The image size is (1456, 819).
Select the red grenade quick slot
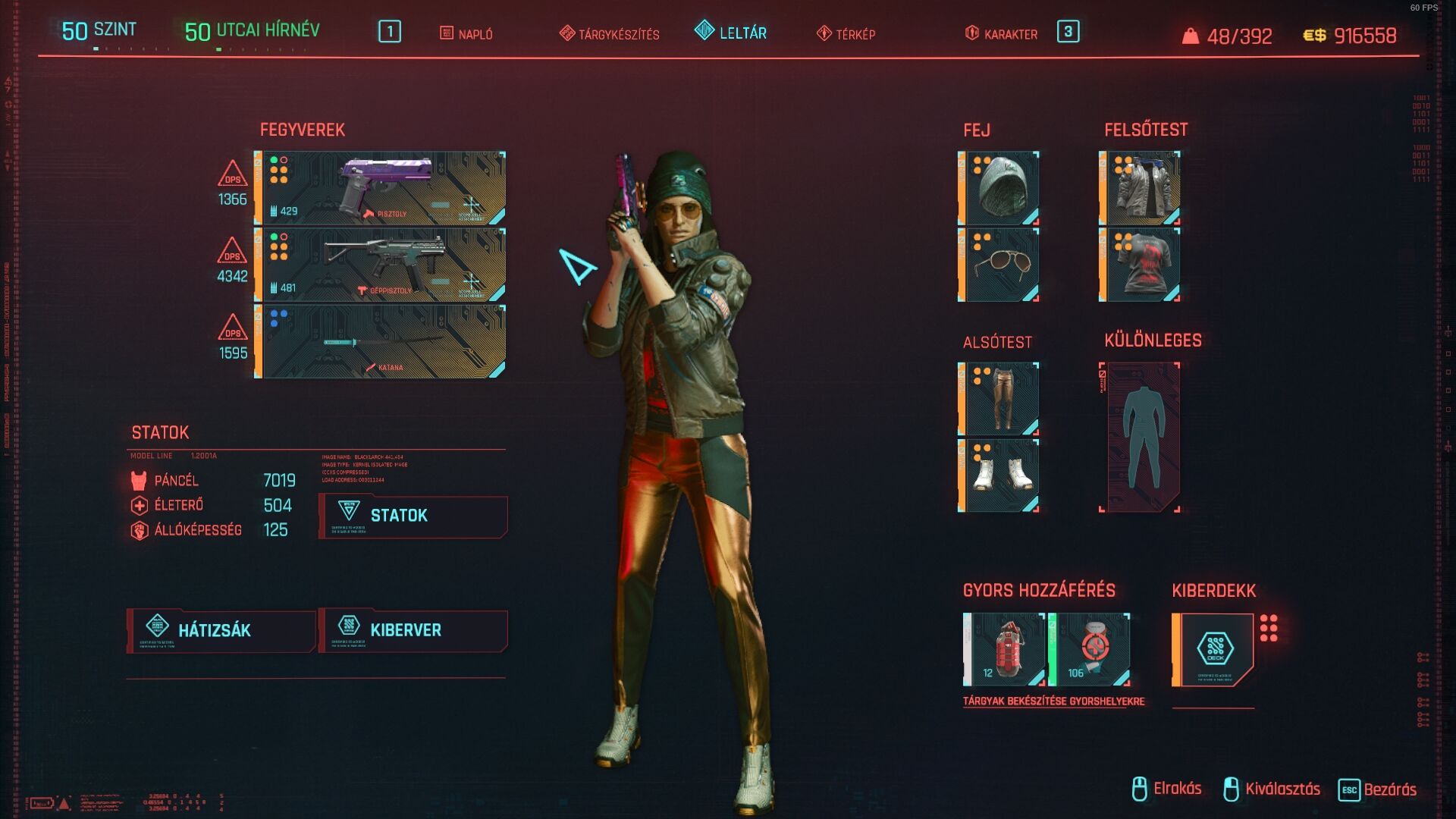1006,650
